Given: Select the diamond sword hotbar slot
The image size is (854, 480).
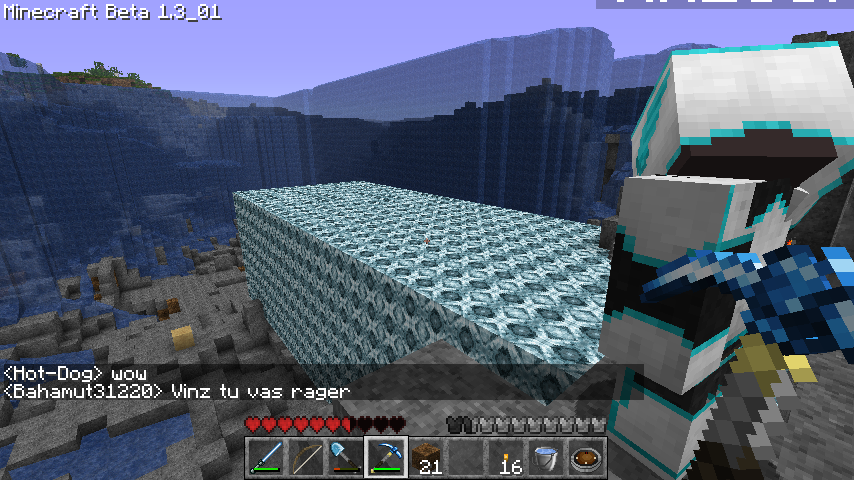Looking at the screenshot, I should (265, 458).
